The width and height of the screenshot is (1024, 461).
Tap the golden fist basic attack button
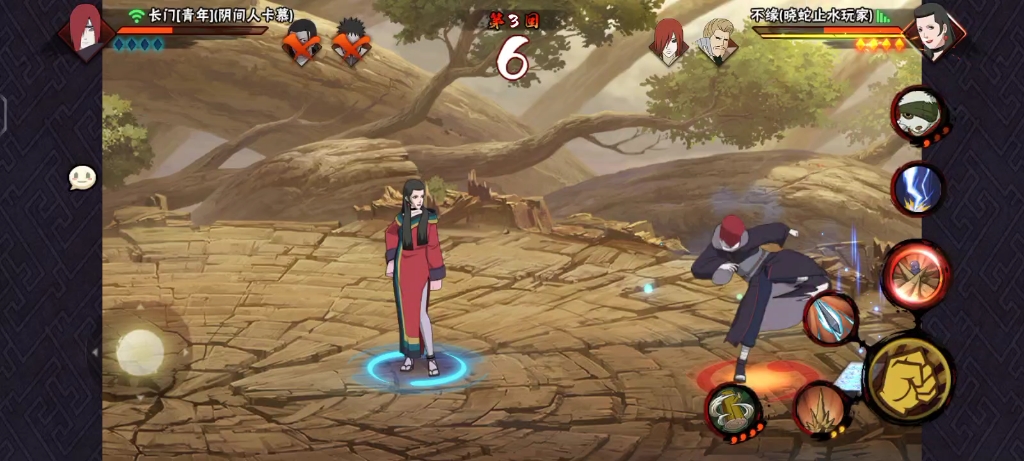coord(907,379)
